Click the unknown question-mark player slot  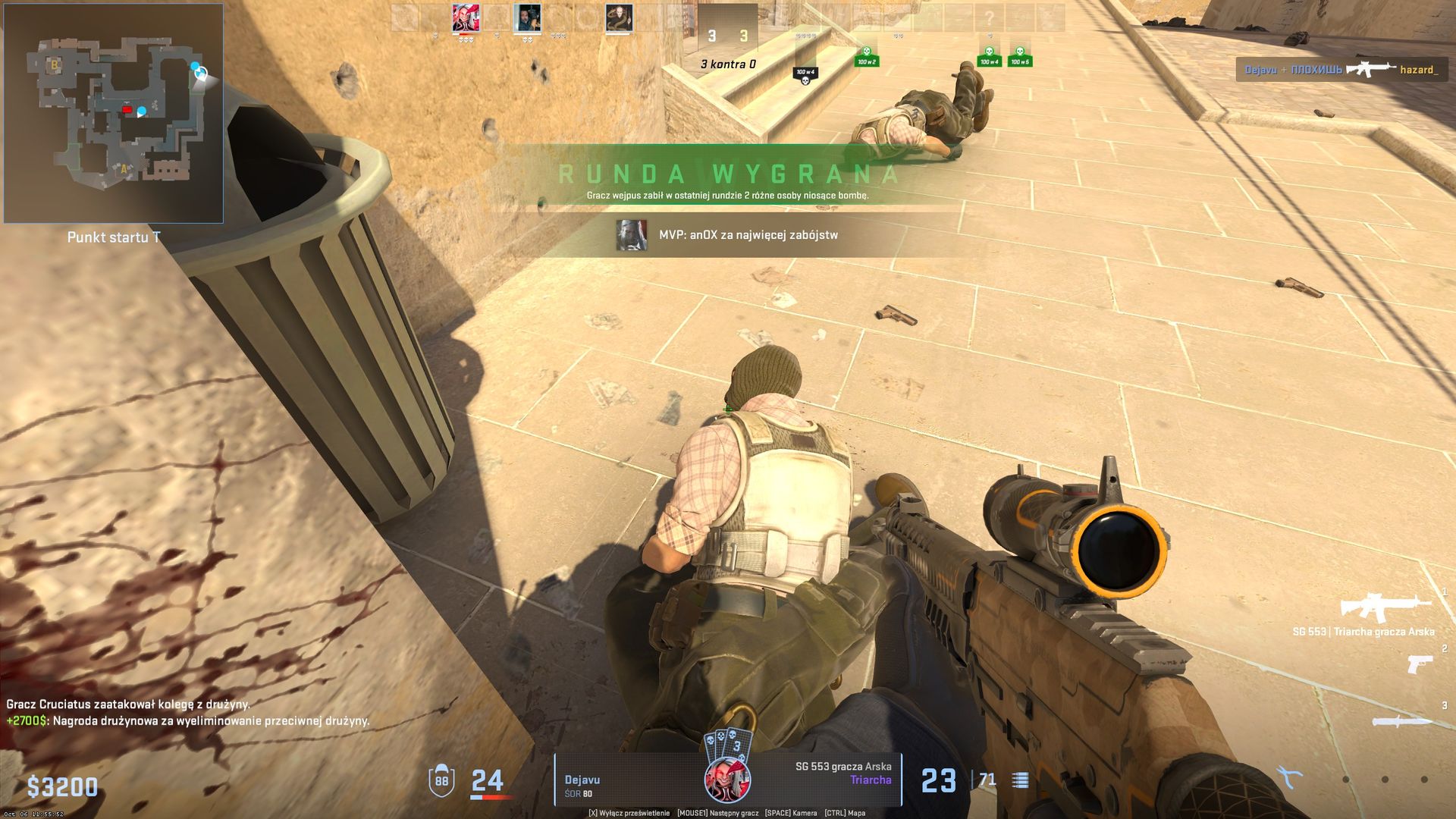click(x=989, y=17)
